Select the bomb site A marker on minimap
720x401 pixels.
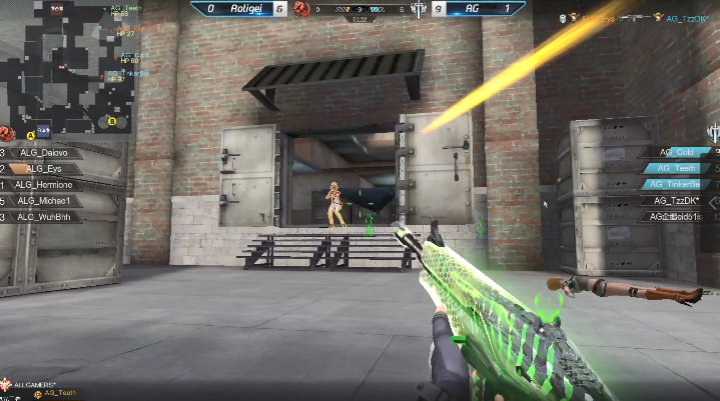pyautogui.click(x=30, y=133)
